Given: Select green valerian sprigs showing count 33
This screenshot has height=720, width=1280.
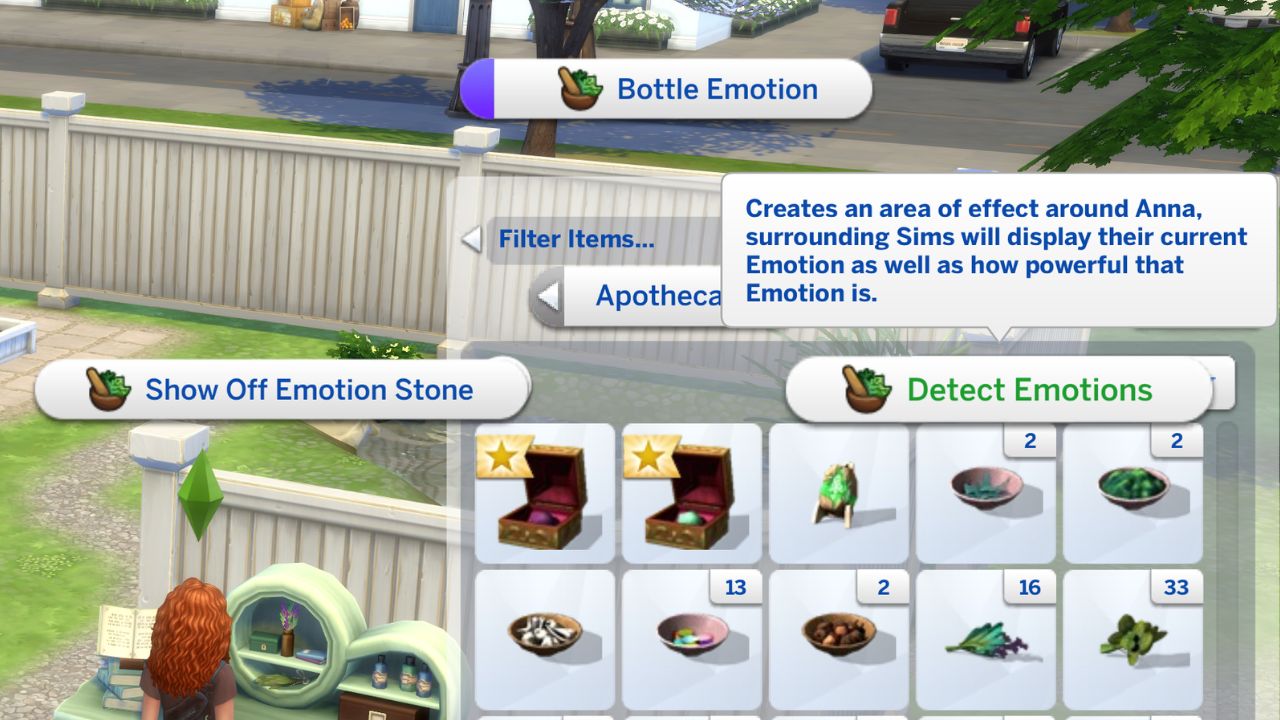Looking at the screenshot, I should pyautogui.click(x=1132, y=637).
